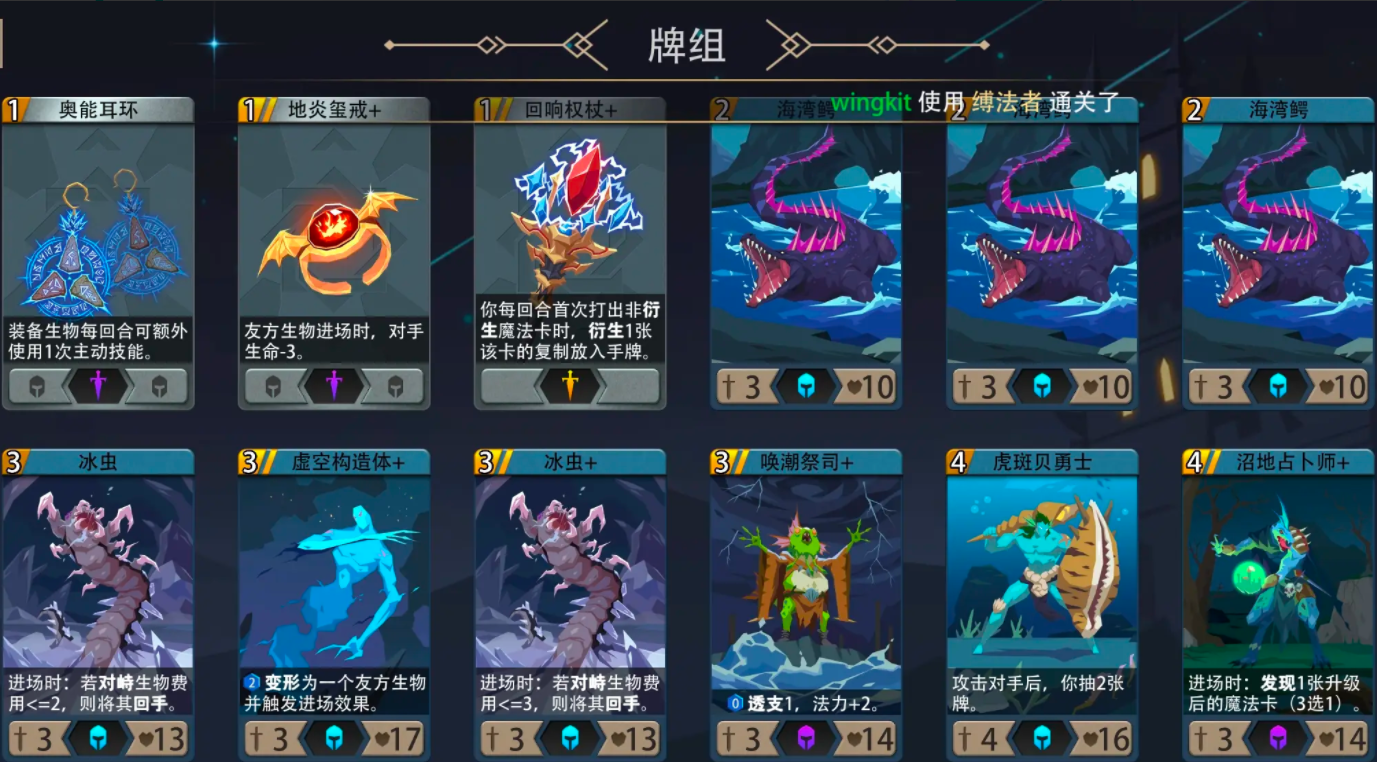This screenshot has width=1377, height=762.
Task: Select the 回响权杖+ card artwork
Action: tap(569, 230)
